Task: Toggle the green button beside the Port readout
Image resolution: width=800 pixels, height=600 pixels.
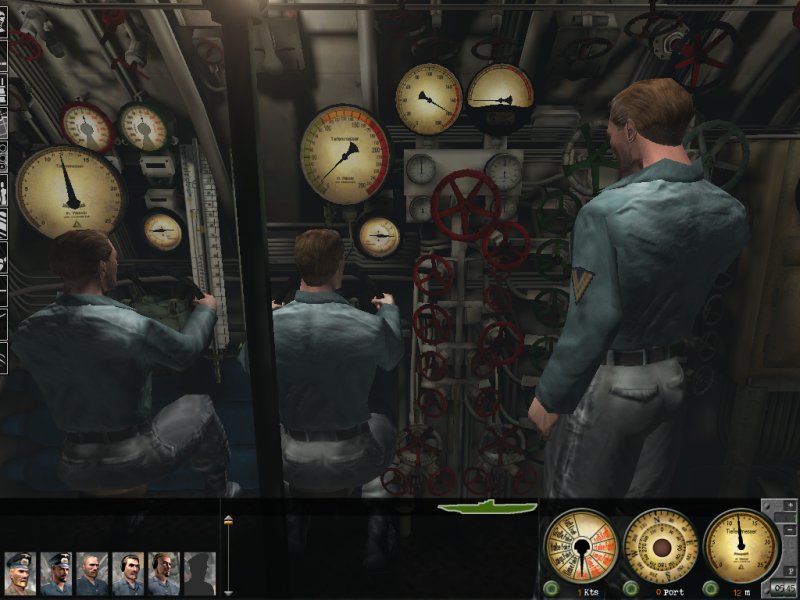Action: [x=632, y=588]
